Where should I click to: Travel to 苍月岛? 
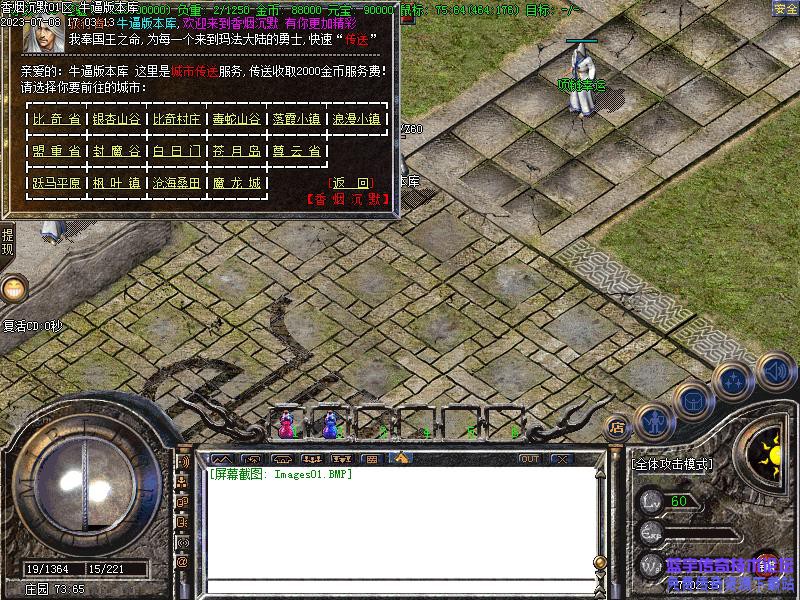pyautogui.click(x=236, y=151)
